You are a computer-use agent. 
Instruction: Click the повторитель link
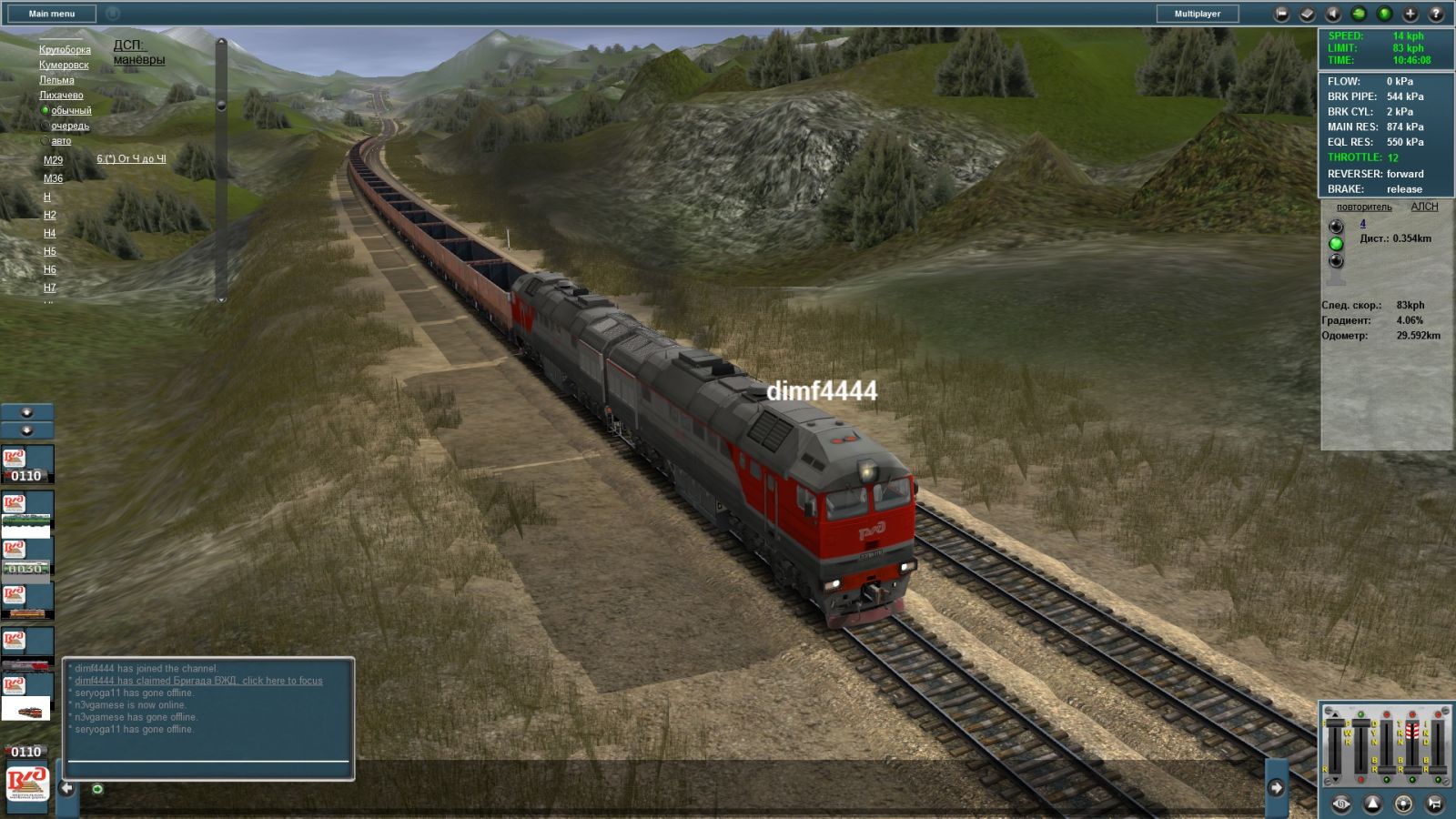click(1363, 207)
